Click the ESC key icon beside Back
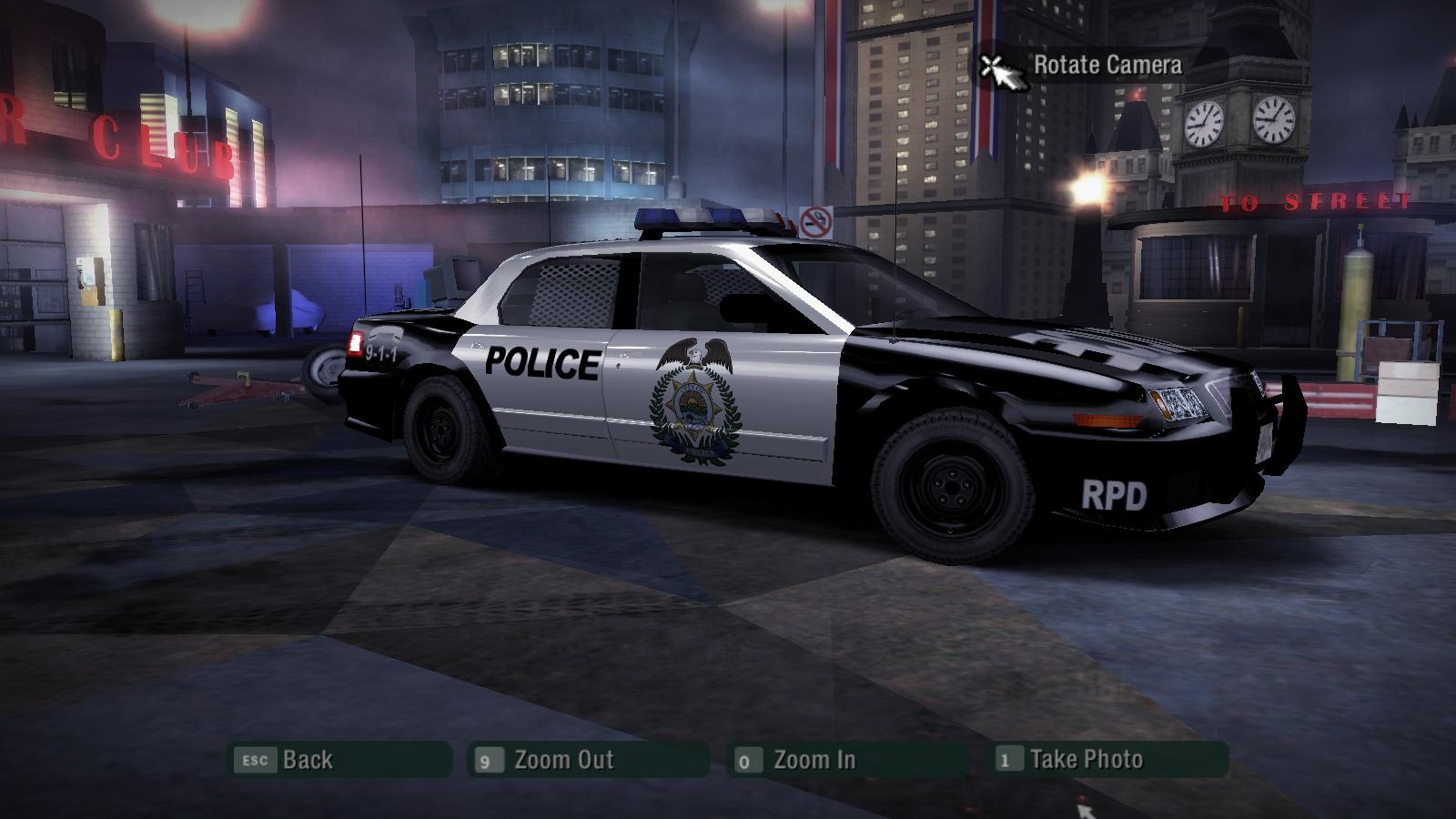The image size is (1456, 819). point(256,759)
